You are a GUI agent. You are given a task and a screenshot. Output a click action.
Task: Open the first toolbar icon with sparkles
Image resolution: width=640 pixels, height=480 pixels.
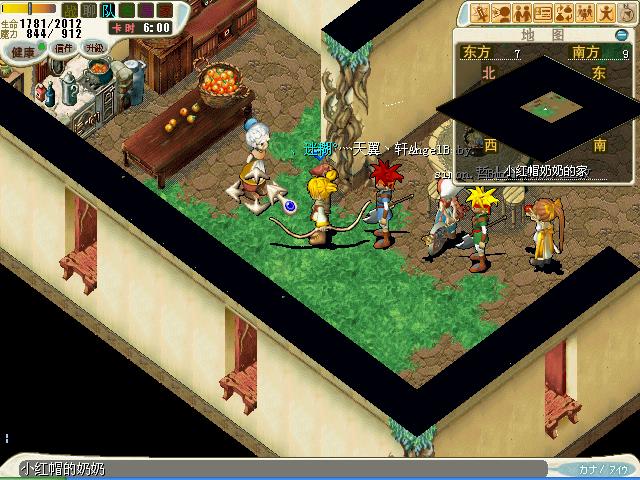click(479, 13)
